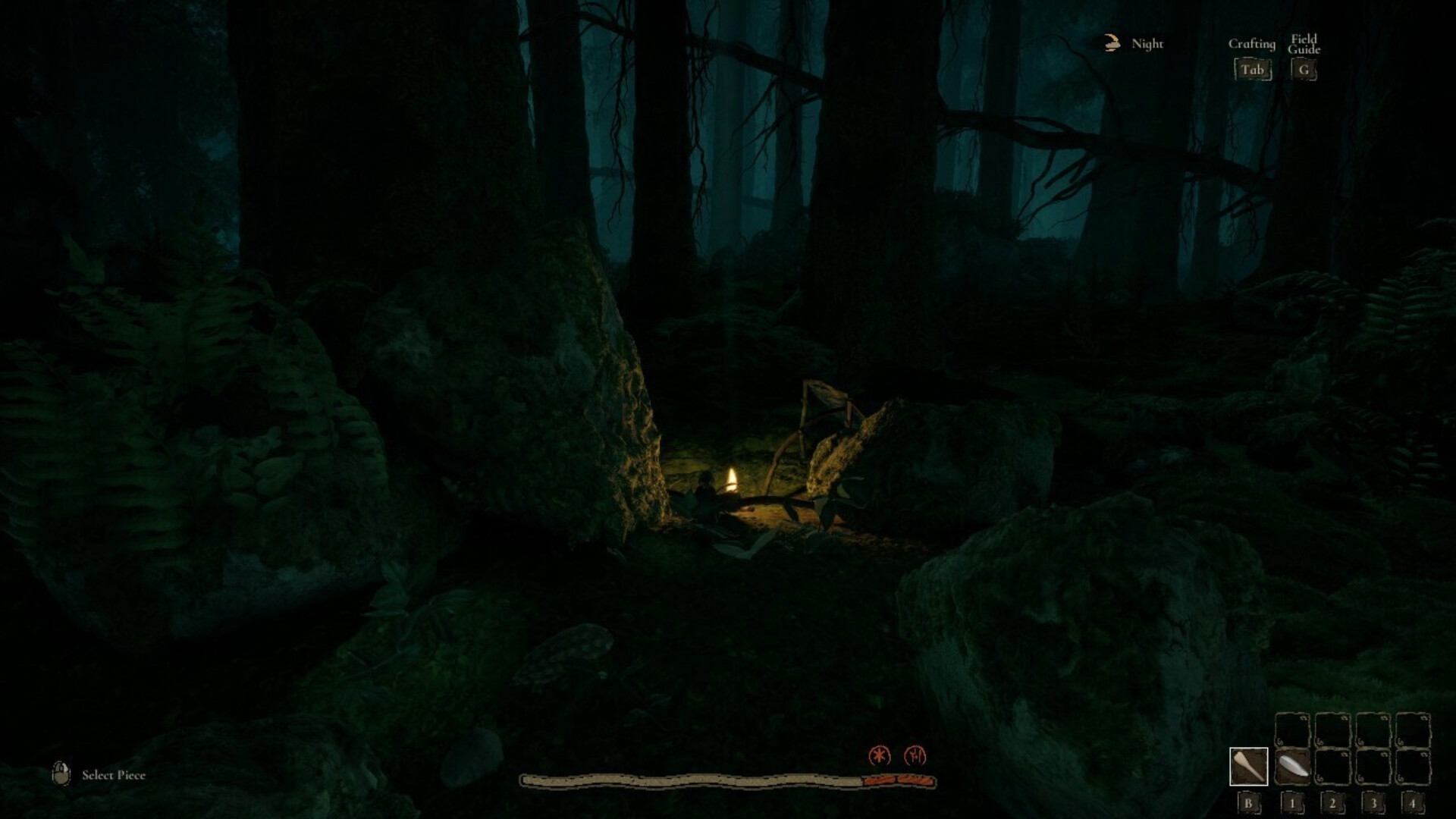Click the B keybind label below the club slot
The width and height of the screenshot is (1456, 819).
point(1249,805)
